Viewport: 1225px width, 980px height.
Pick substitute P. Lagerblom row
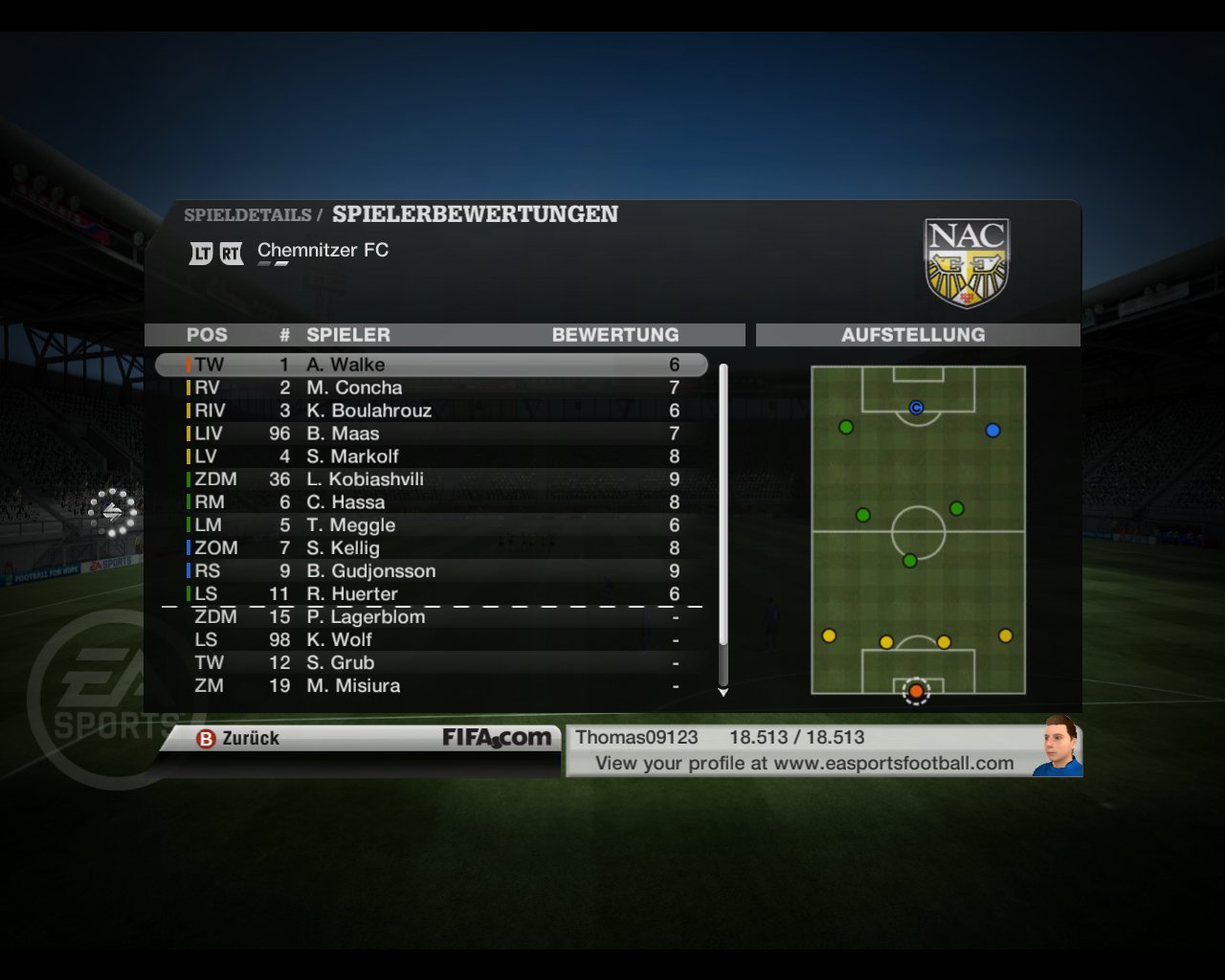pos(431,617)
